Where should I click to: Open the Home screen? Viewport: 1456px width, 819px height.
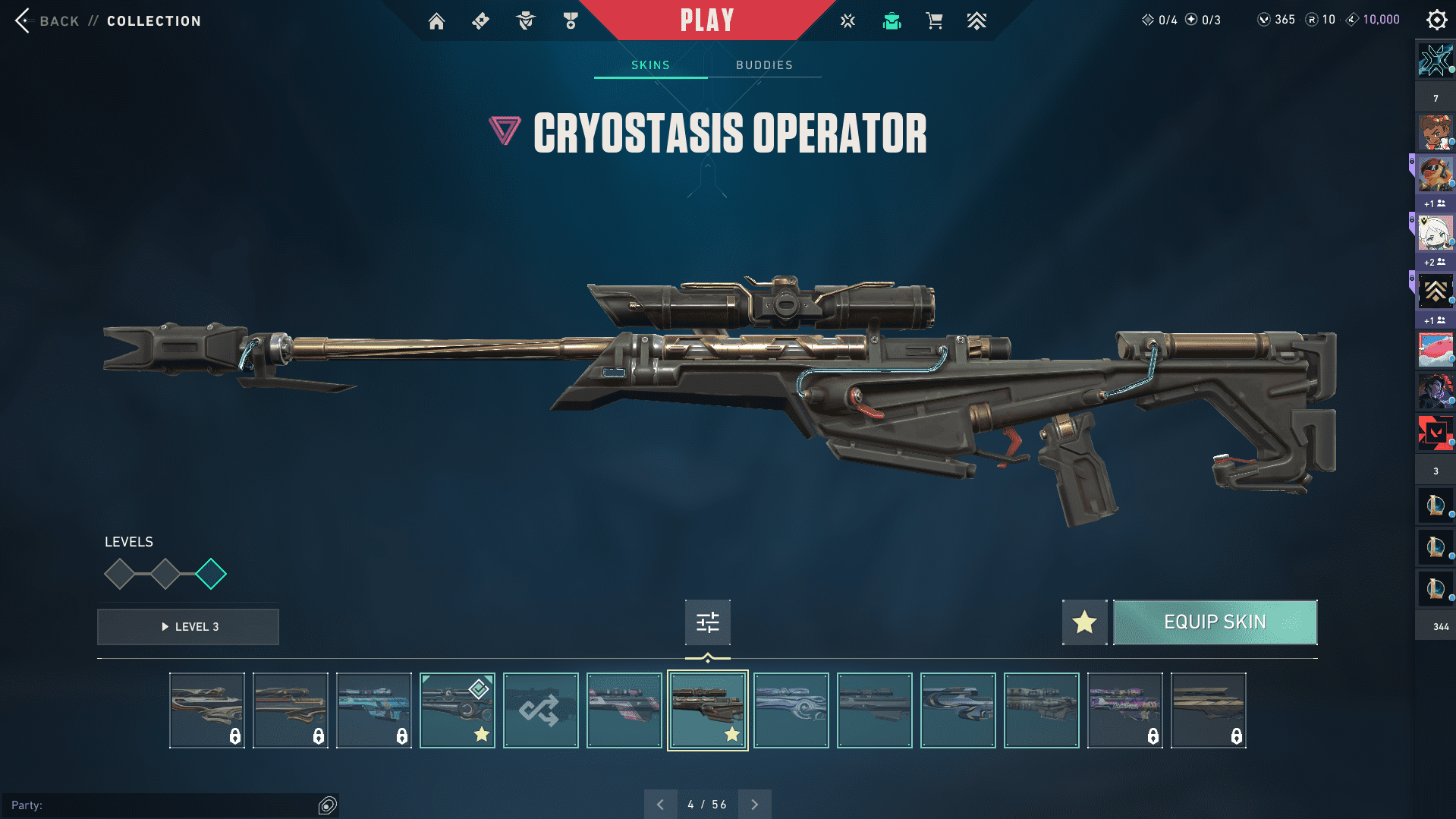click(x=436, y=21)
